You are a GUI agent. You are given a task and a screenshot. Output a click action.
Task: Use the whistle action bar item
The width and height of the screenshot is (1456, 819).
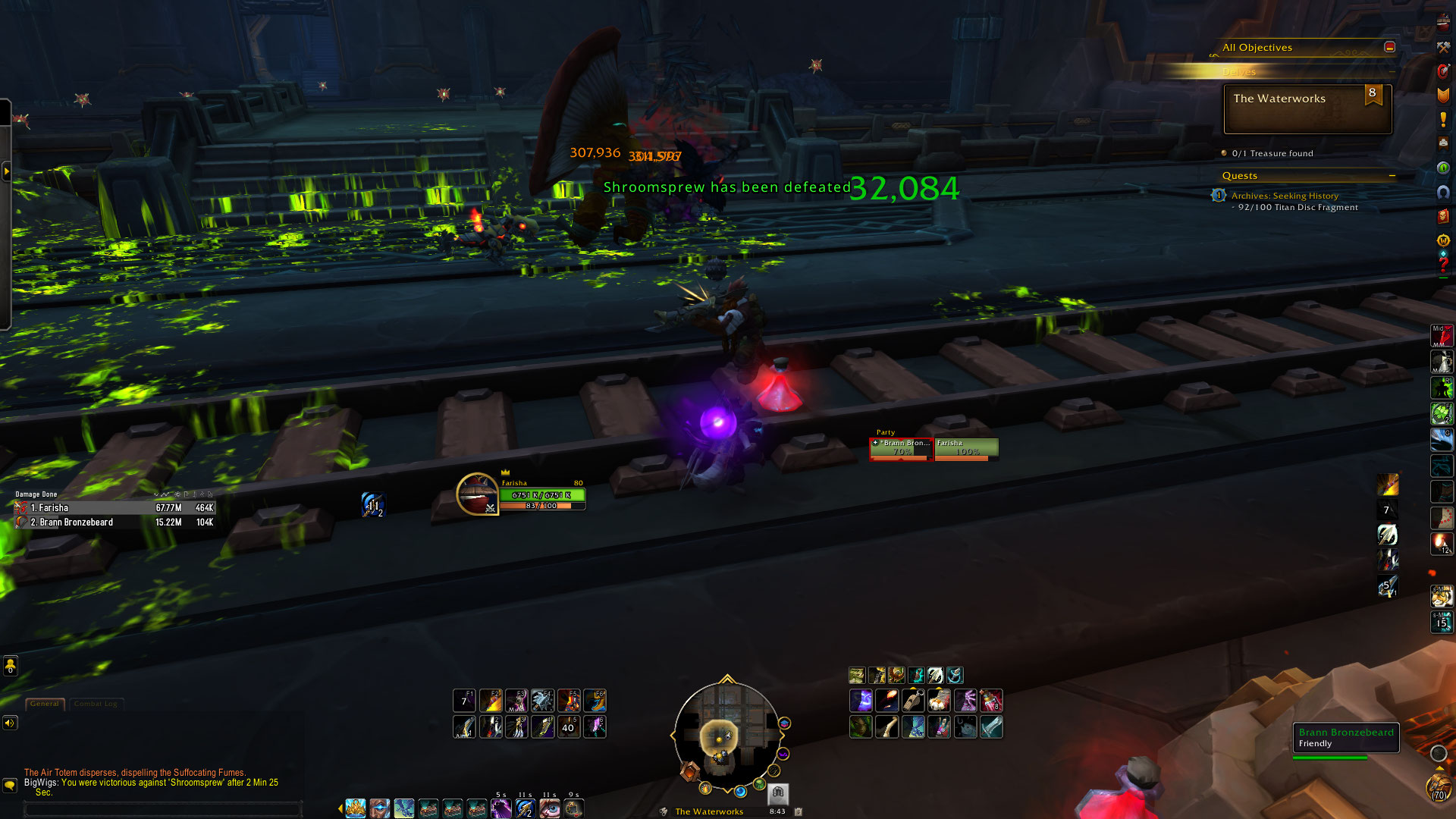(x=912, y=701)
